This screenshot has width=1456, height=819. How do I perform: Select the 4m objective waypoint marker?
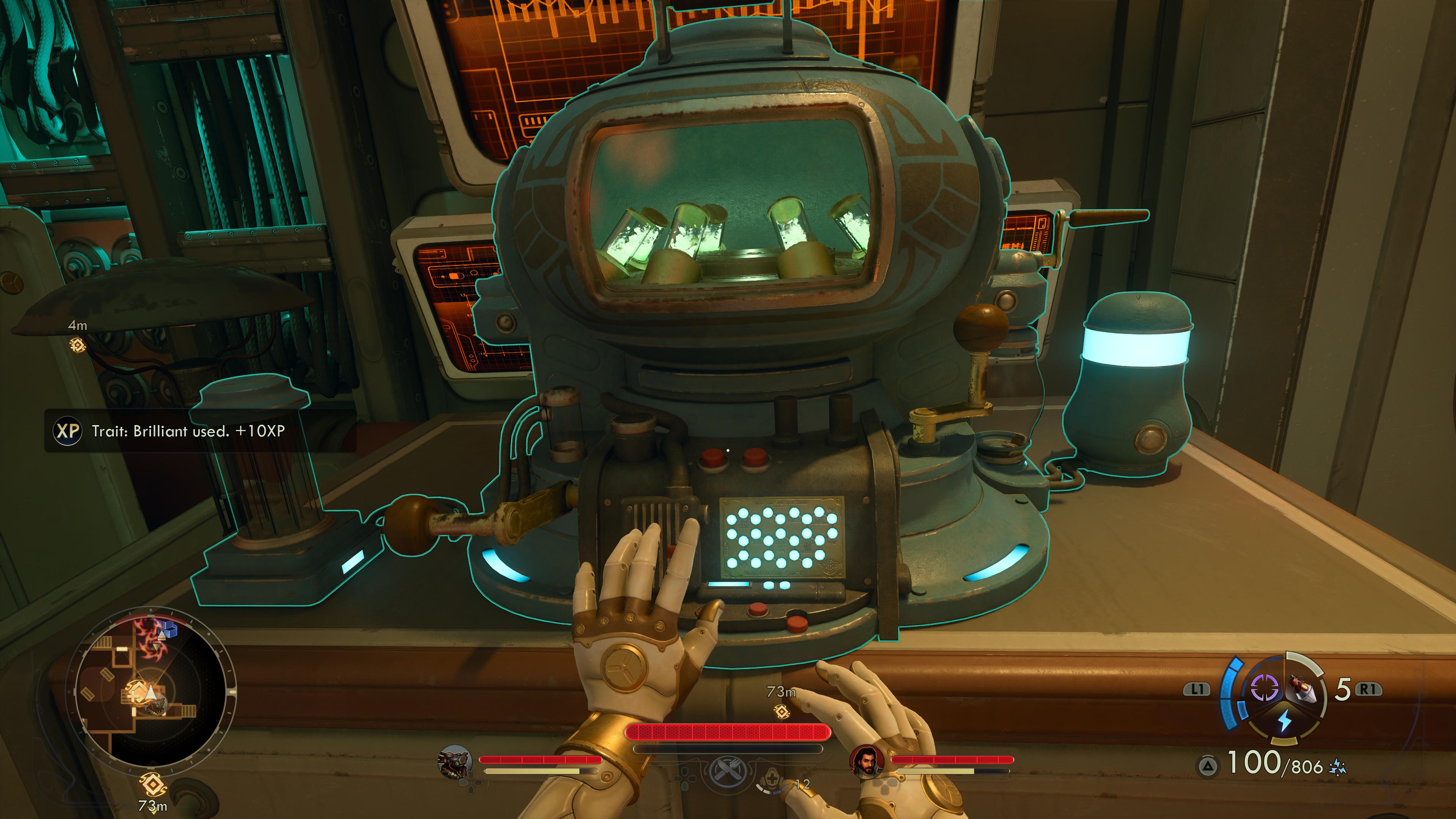(77, 344)
